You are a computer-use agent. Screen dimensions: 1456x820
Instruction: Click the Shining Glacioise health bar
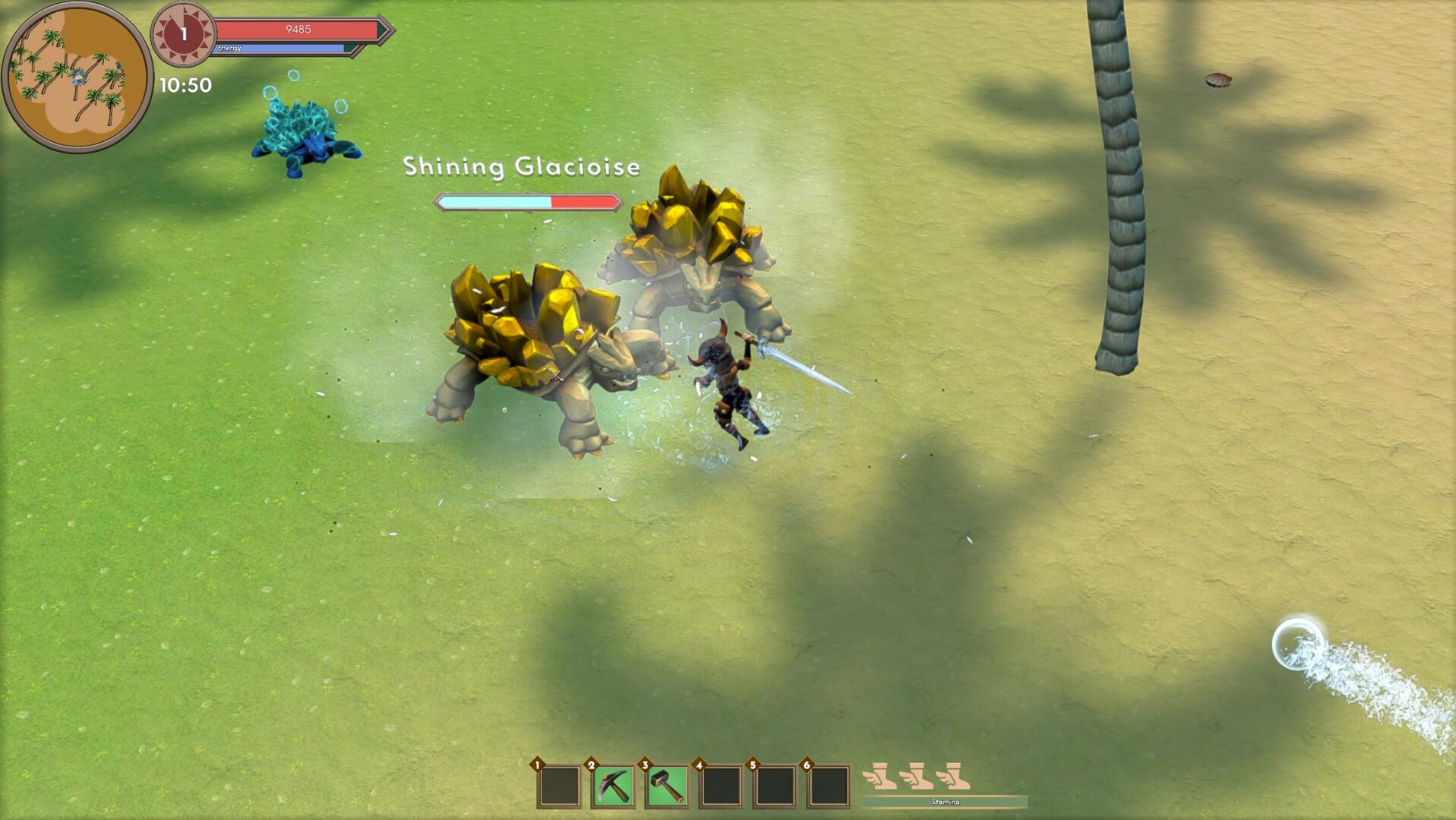(526, 202)
